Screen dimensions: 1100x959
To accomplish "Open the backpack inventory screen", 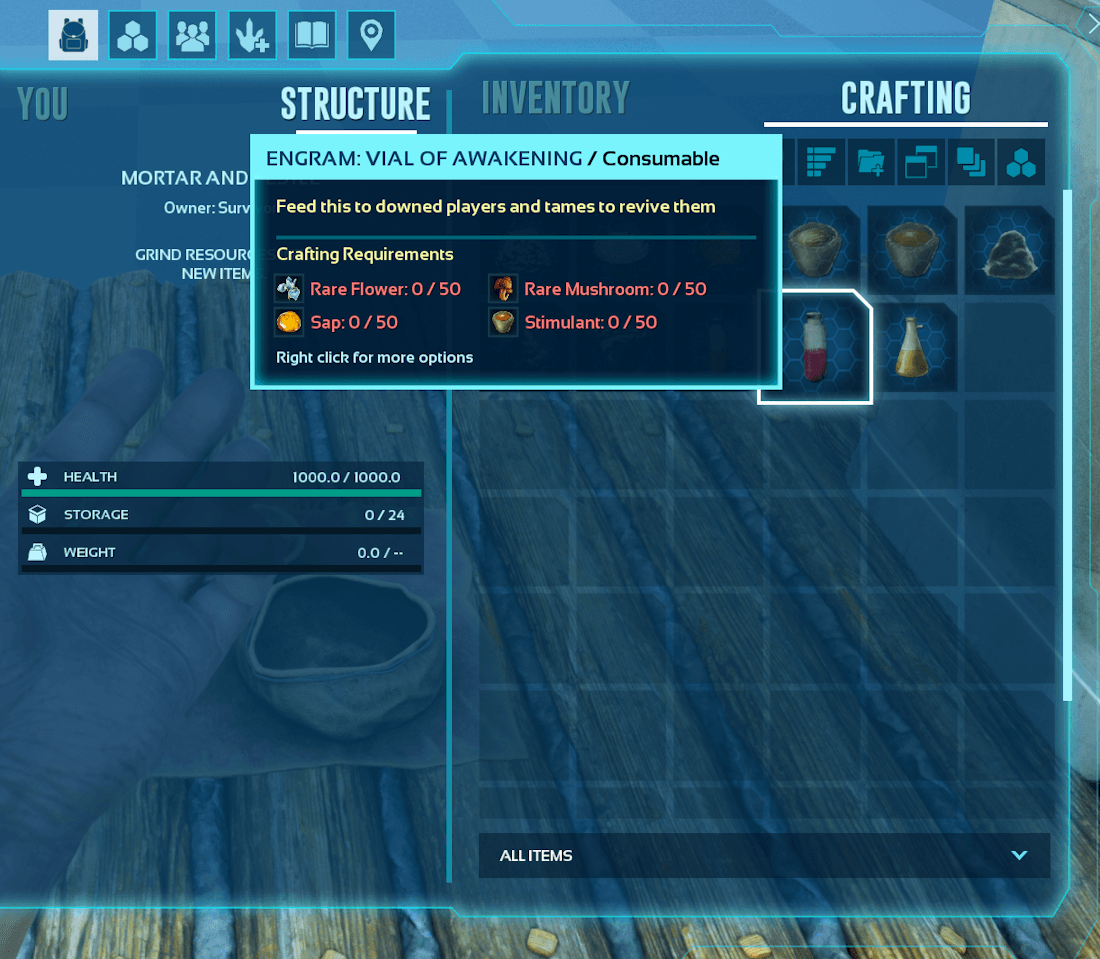I will pyautogui.click(x=73, y=36).
